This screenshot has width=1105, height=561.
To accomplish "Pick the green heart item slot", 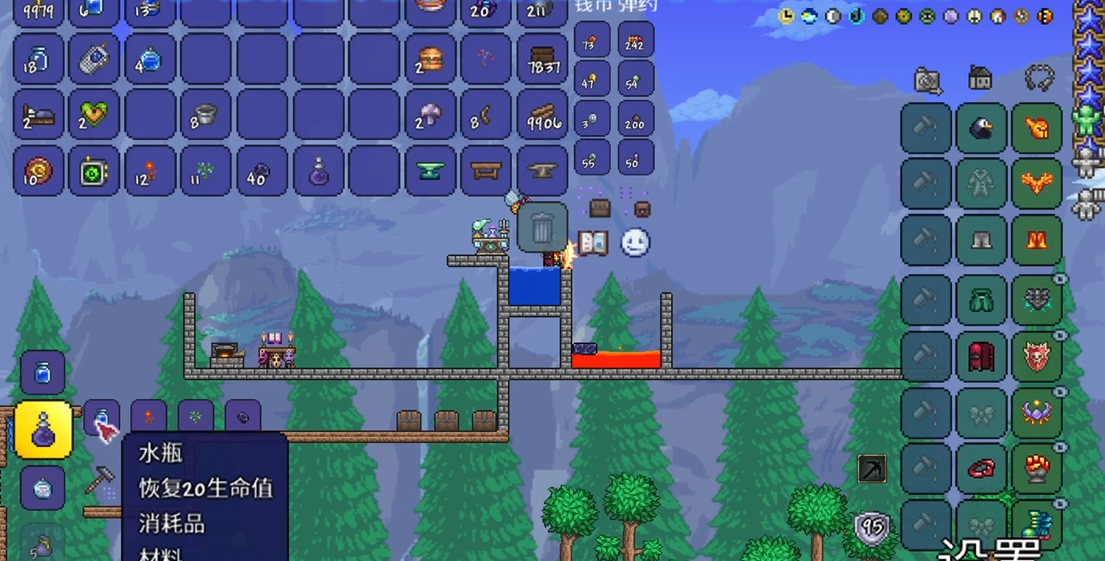I will 93,116.
